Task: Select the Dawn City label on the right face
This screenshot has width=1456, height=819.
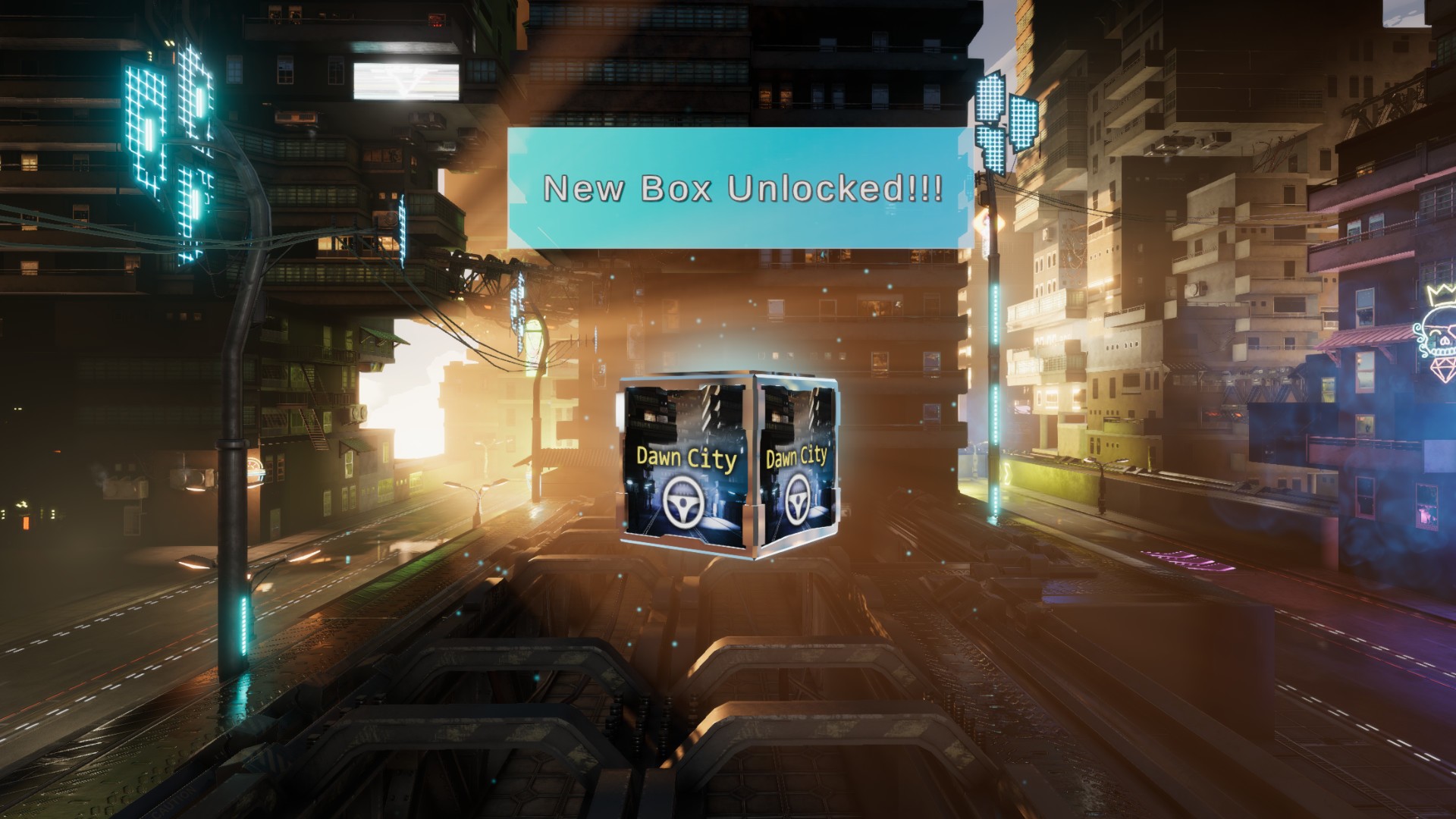Action: [x=799, y=456]
